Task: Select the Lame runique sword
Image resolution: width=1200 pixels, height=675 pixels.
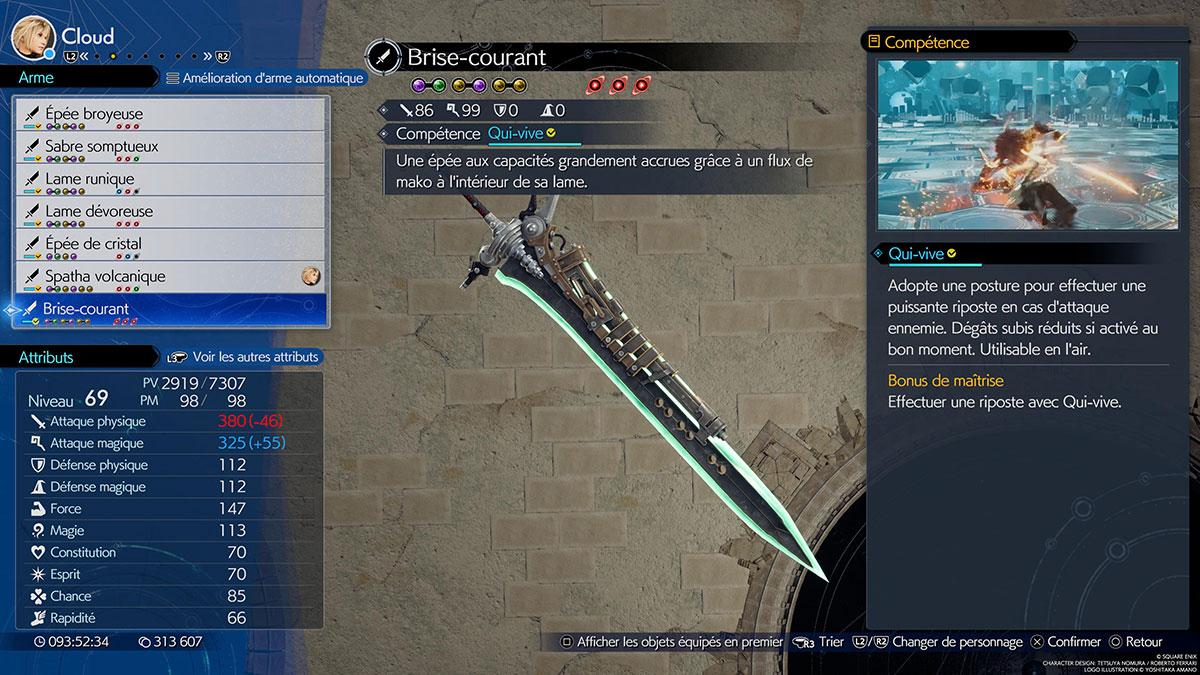Action: point(170,180)
